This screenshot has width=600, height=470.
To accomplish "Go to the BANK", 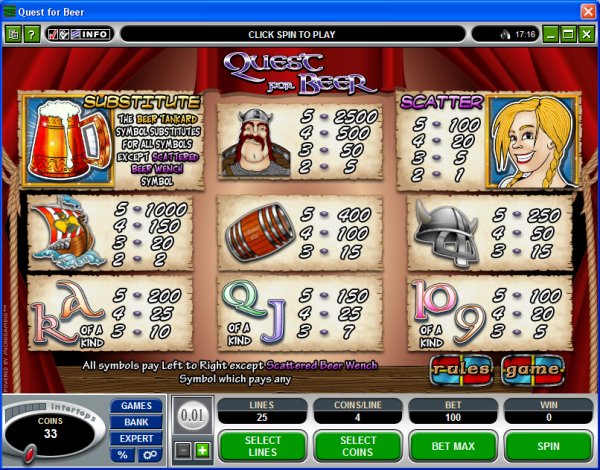I will coord(137,422).
